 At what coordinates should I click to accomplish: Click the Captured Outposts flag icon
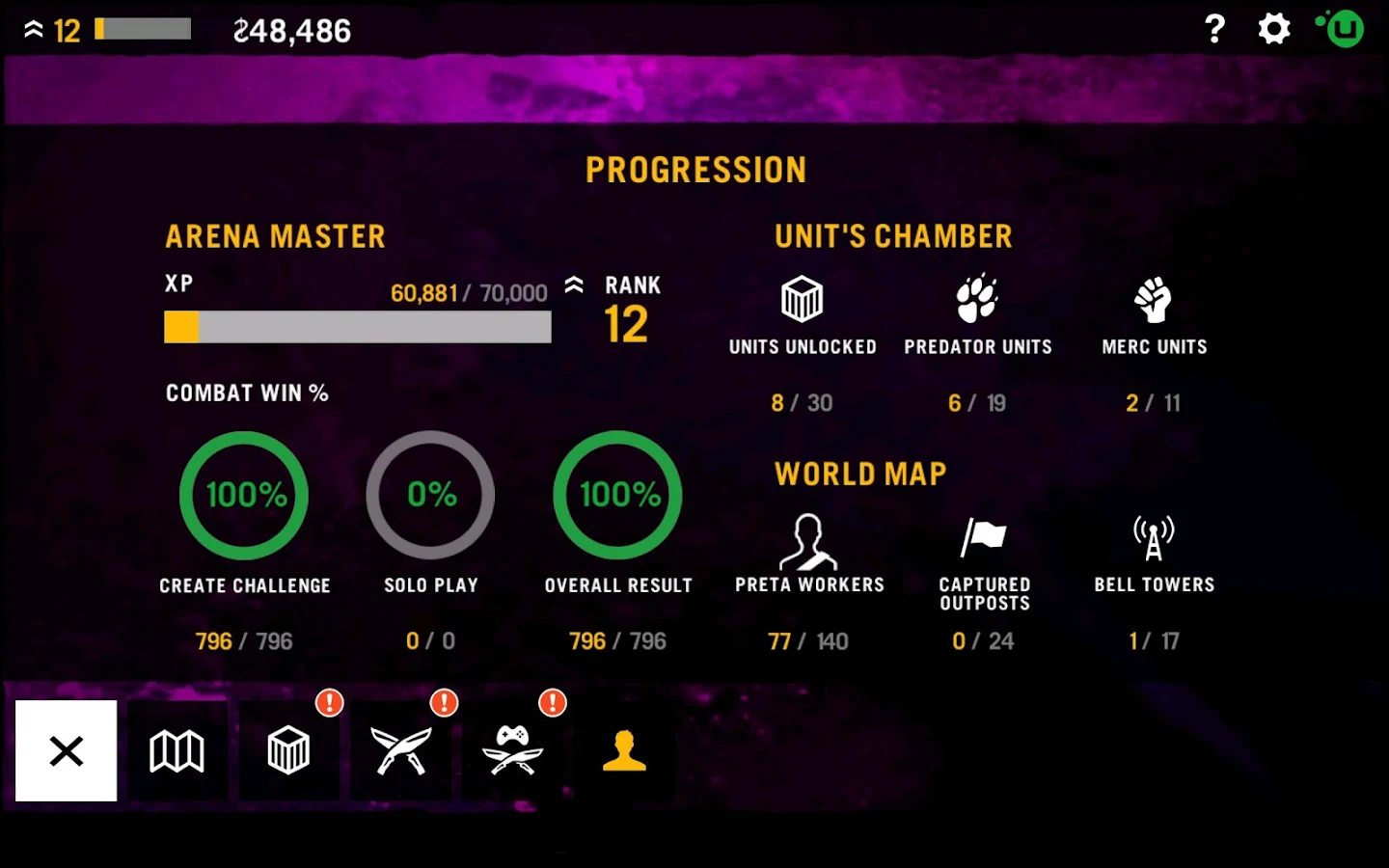pos(984,537)
